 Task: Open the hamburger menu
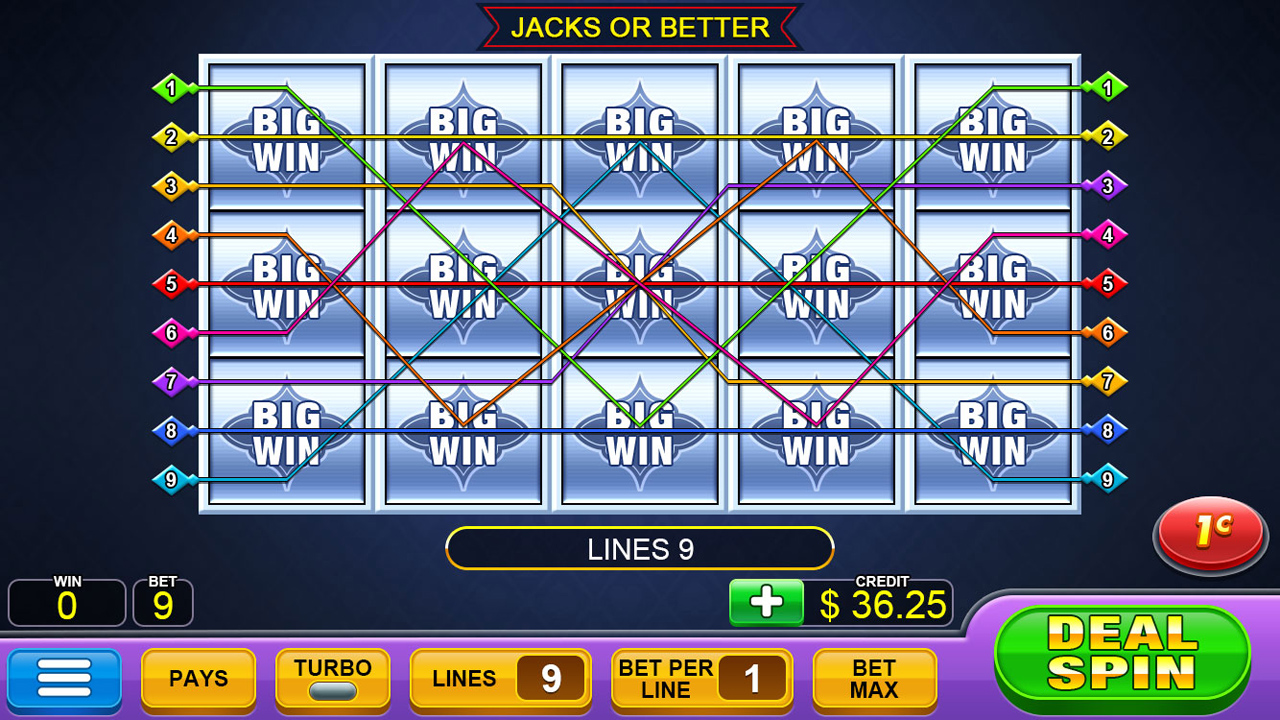[63, 678]
